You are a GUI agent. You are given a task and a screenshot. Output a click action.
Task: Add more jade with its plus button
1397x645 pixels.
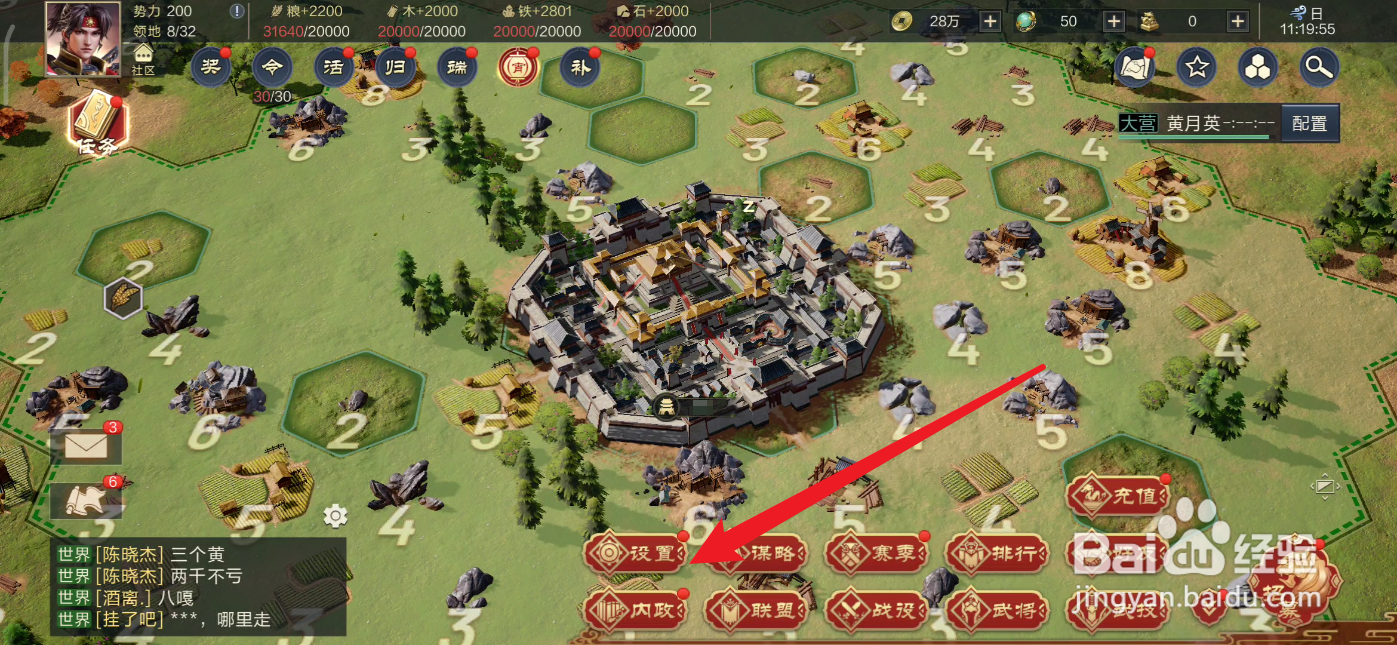1113,21
